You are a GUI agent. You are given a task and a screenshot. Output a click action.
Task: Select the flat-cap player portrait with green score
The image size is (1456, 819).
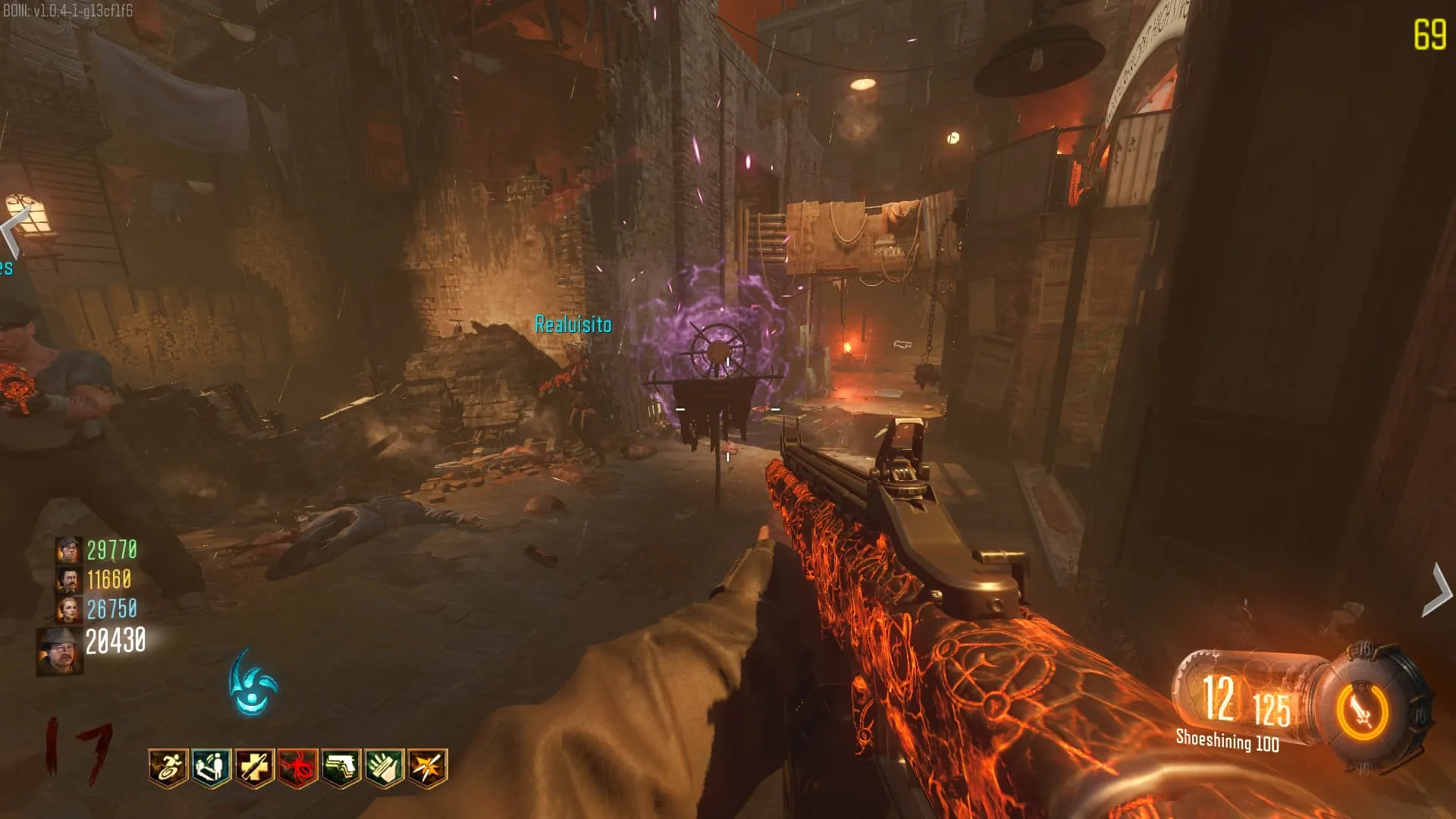click(x=68, y=550)
